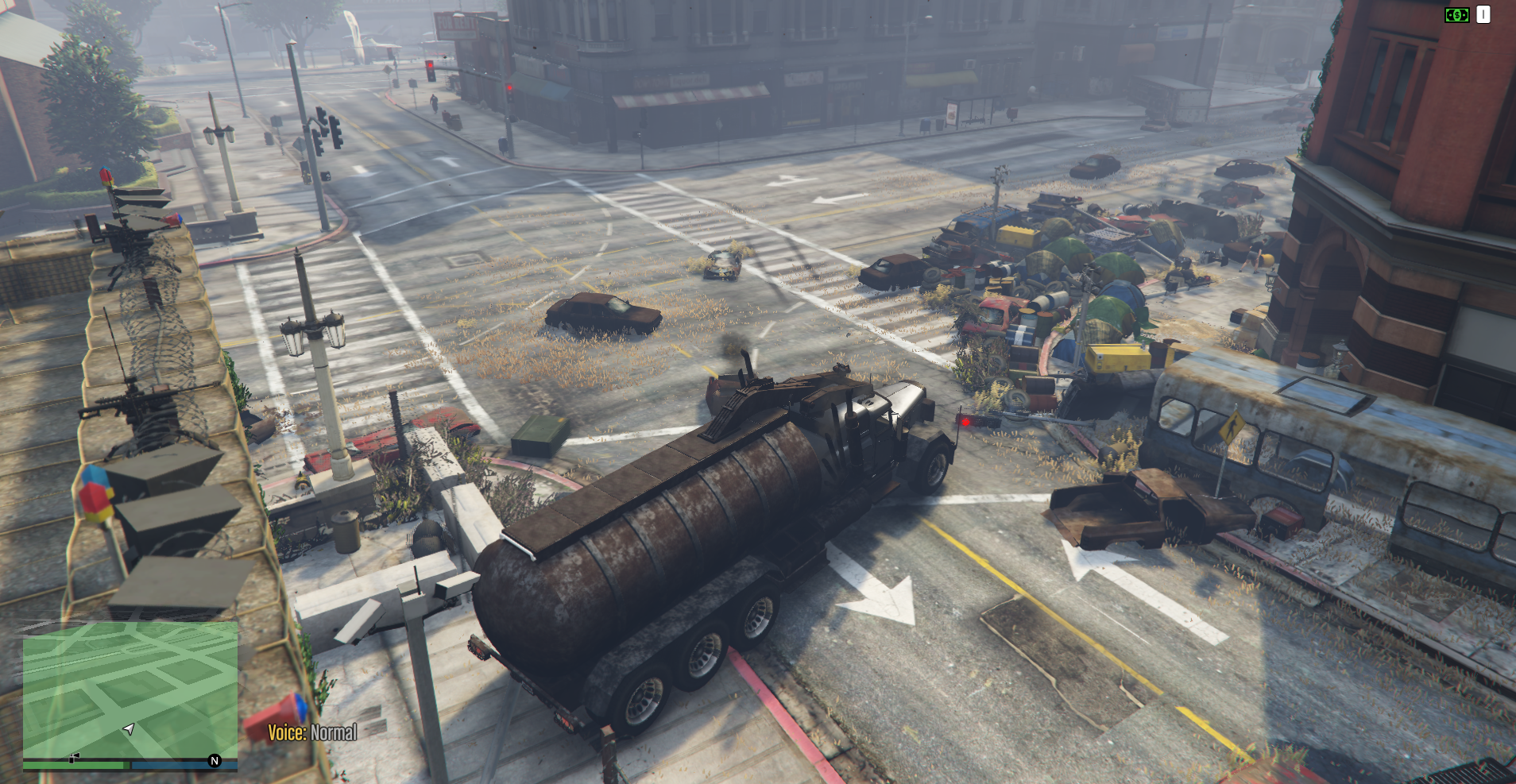
Task: Toggle the Voice: Normal range indicator
Action: tap(312, 732)
